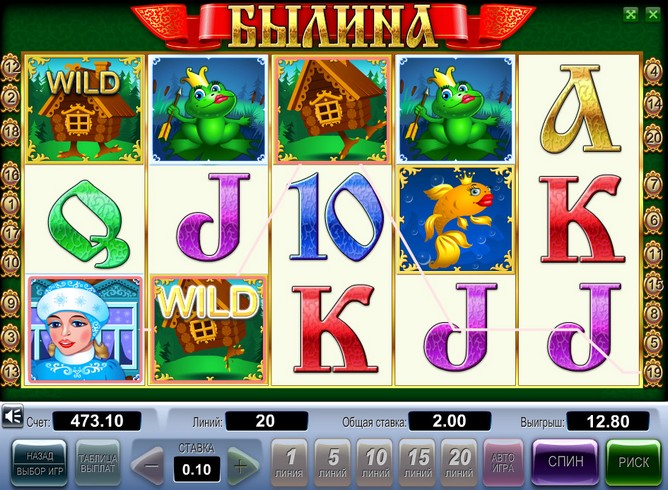668x490 pixels.
Task: Close the game with the X button
Action: (653, 14)
